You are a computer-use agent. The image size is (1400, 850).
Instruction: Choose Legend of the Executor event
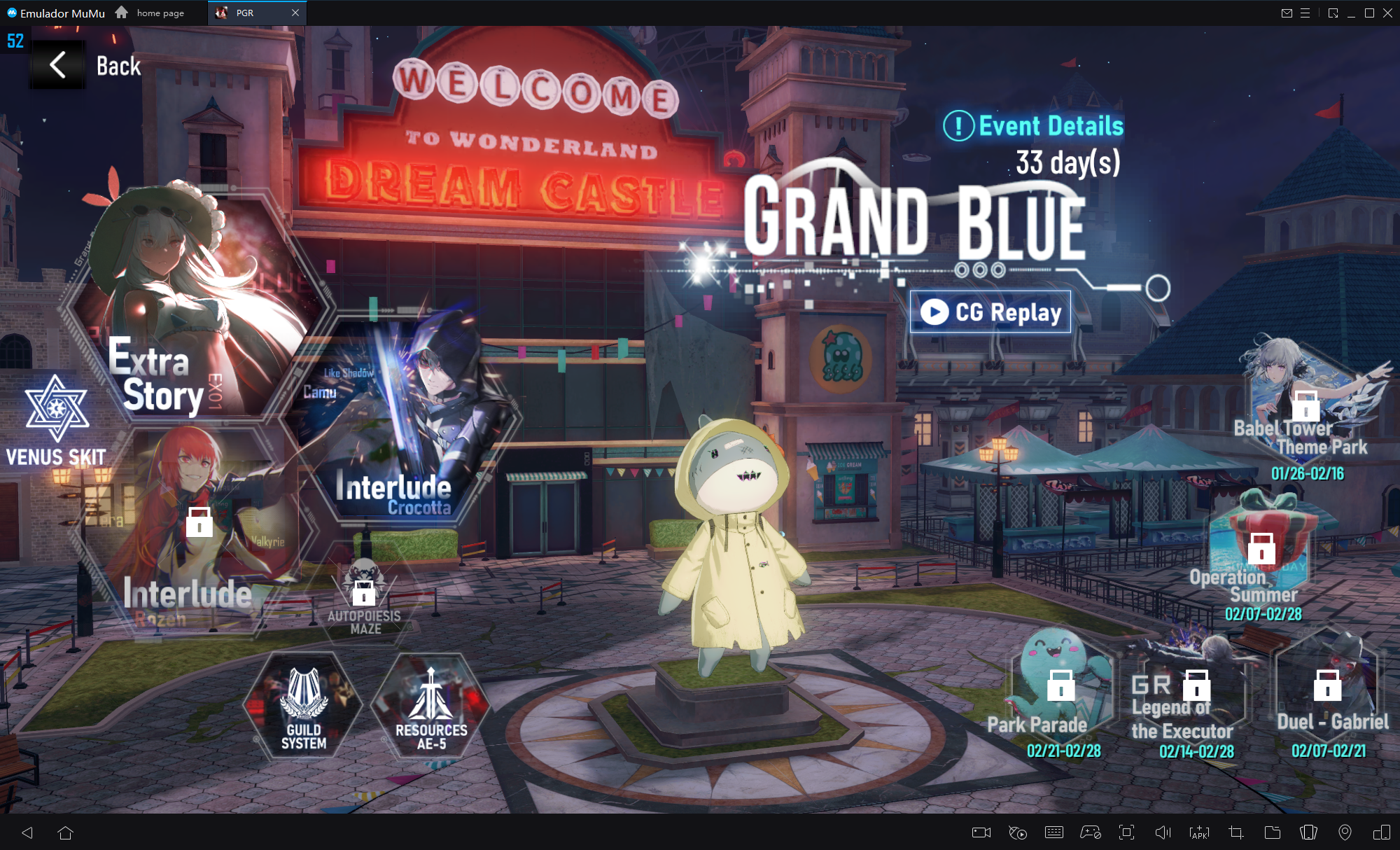[x=1194, y=693]
